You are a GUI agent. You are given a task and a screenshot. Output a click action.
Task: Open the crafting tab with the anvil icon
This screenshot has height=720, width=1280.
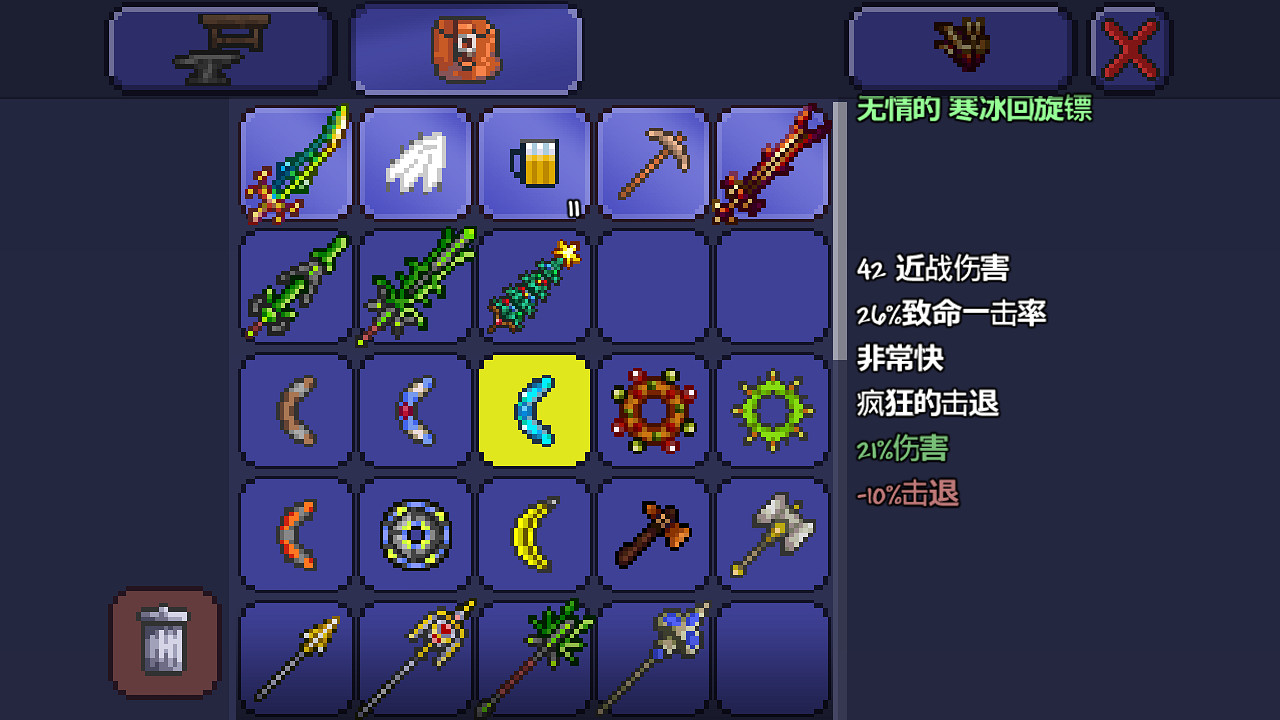pyautogui.click(x=220, y=47)
